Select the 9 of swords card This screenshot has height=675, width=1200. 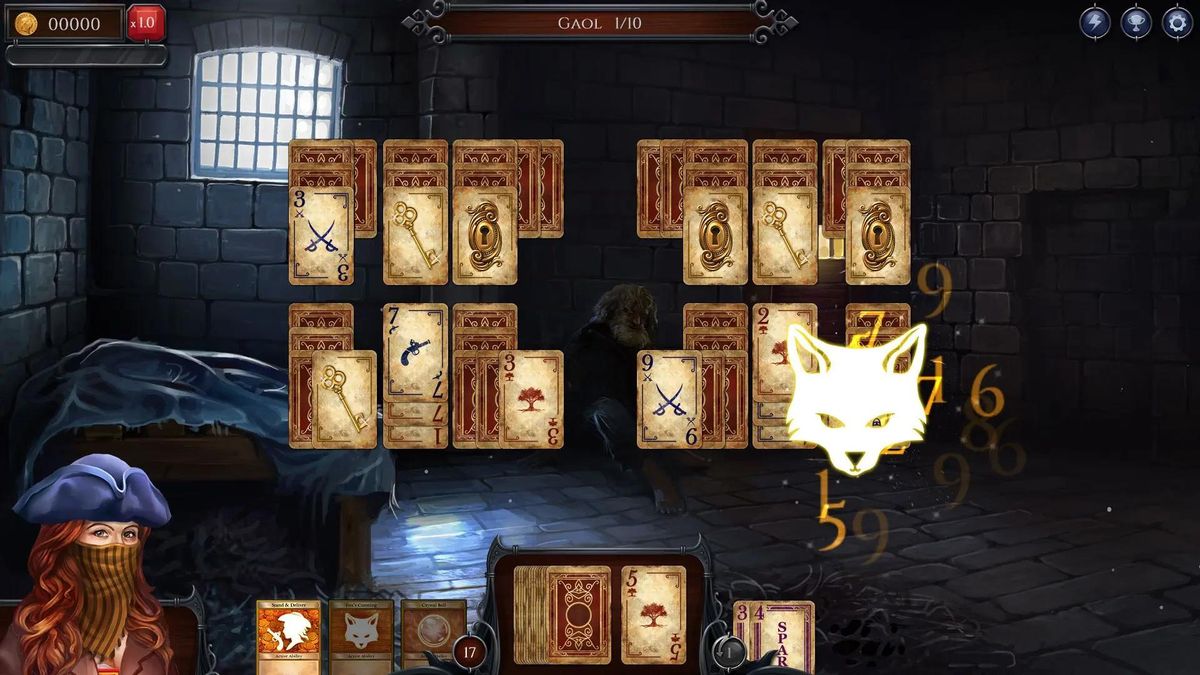click(x=668, y=398)
